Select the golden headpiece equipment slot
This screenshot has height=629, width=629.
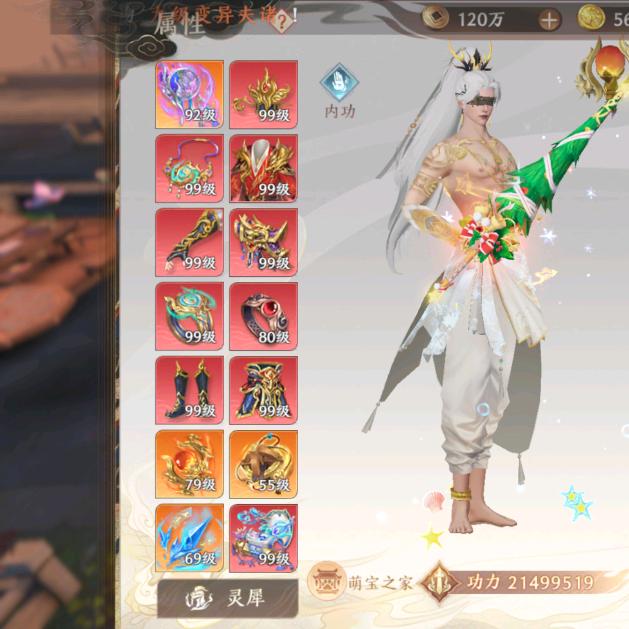[x=263, y=94]
